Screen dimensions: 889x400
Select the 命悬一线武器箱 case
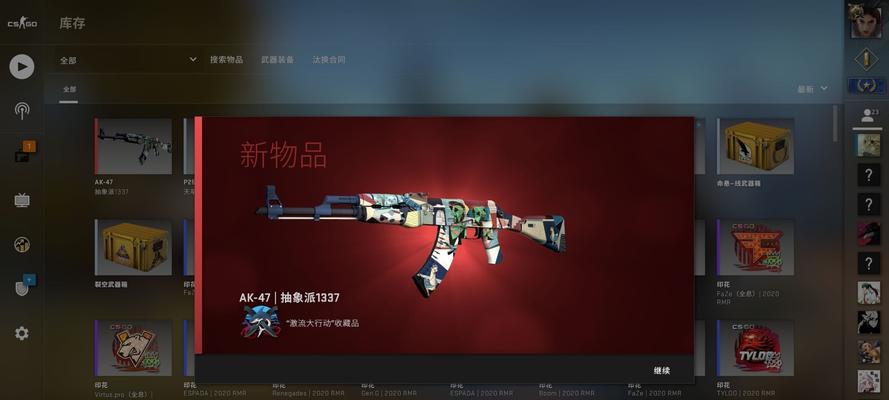[x=755, y=147]
